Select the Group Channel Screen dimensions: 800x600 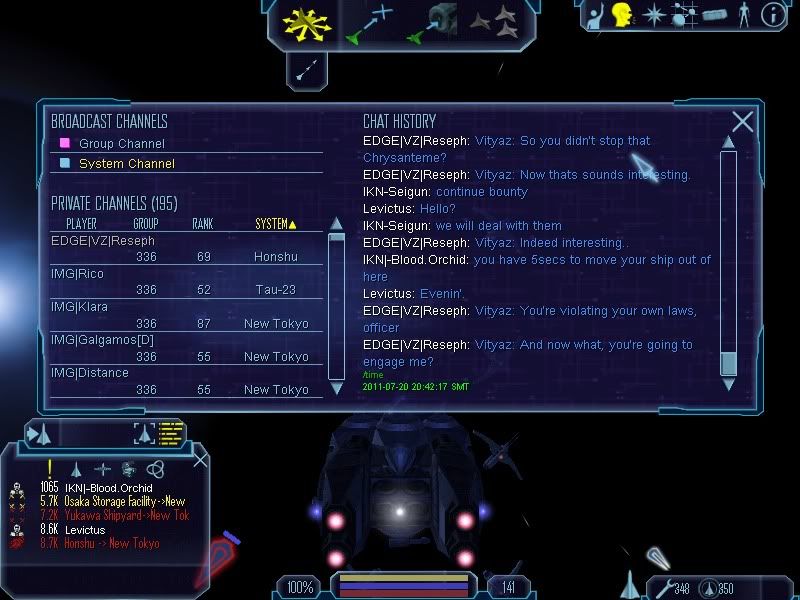(121, 143)
